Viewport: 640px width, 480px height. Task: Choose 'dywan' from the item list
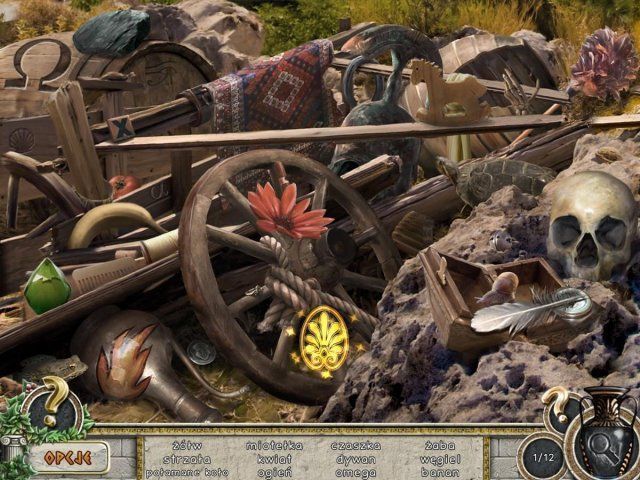point(356,459)
